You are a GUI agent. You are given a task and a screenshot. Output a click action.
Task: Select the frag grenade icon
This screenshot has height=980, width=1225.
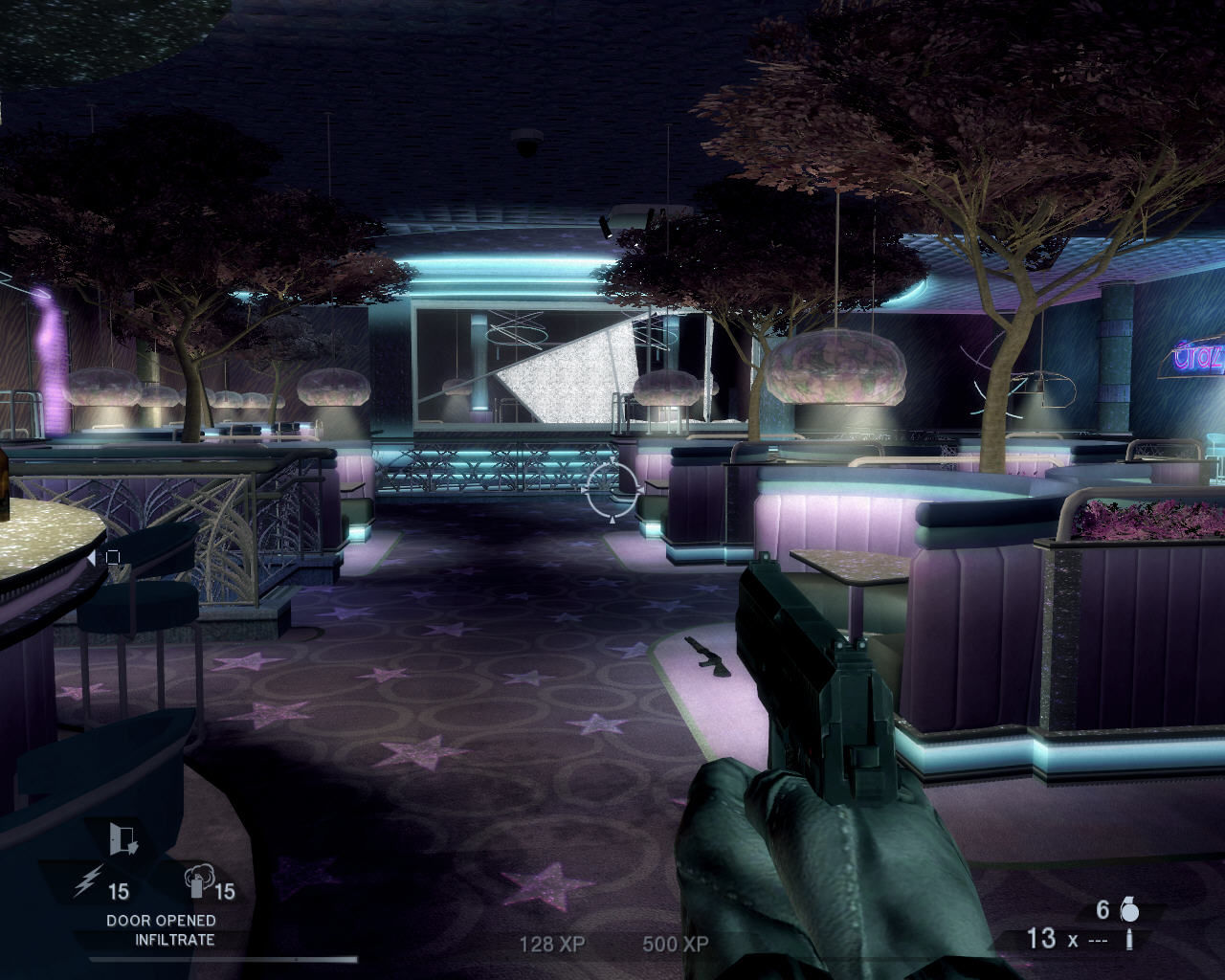coord(1129,910)
